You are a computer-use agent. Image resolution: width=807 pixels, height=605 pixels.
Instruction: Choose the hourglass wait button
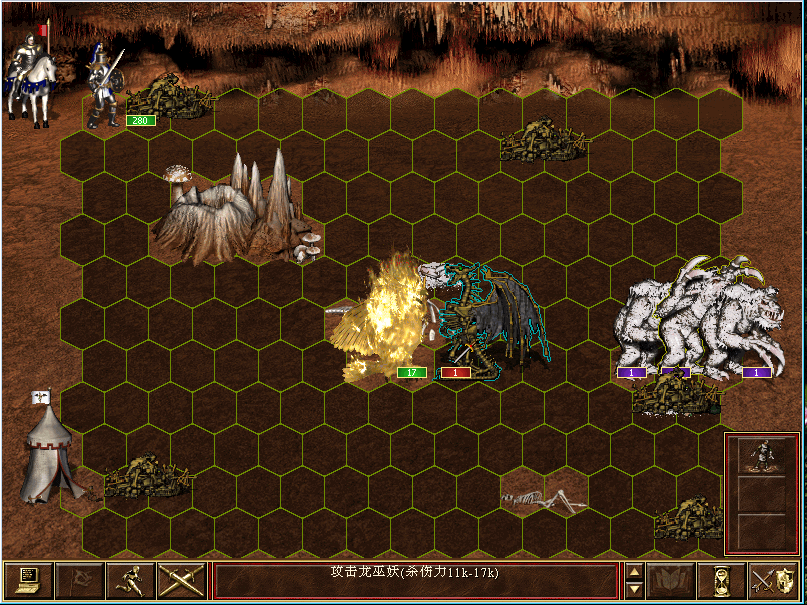[x=722, y=580]
